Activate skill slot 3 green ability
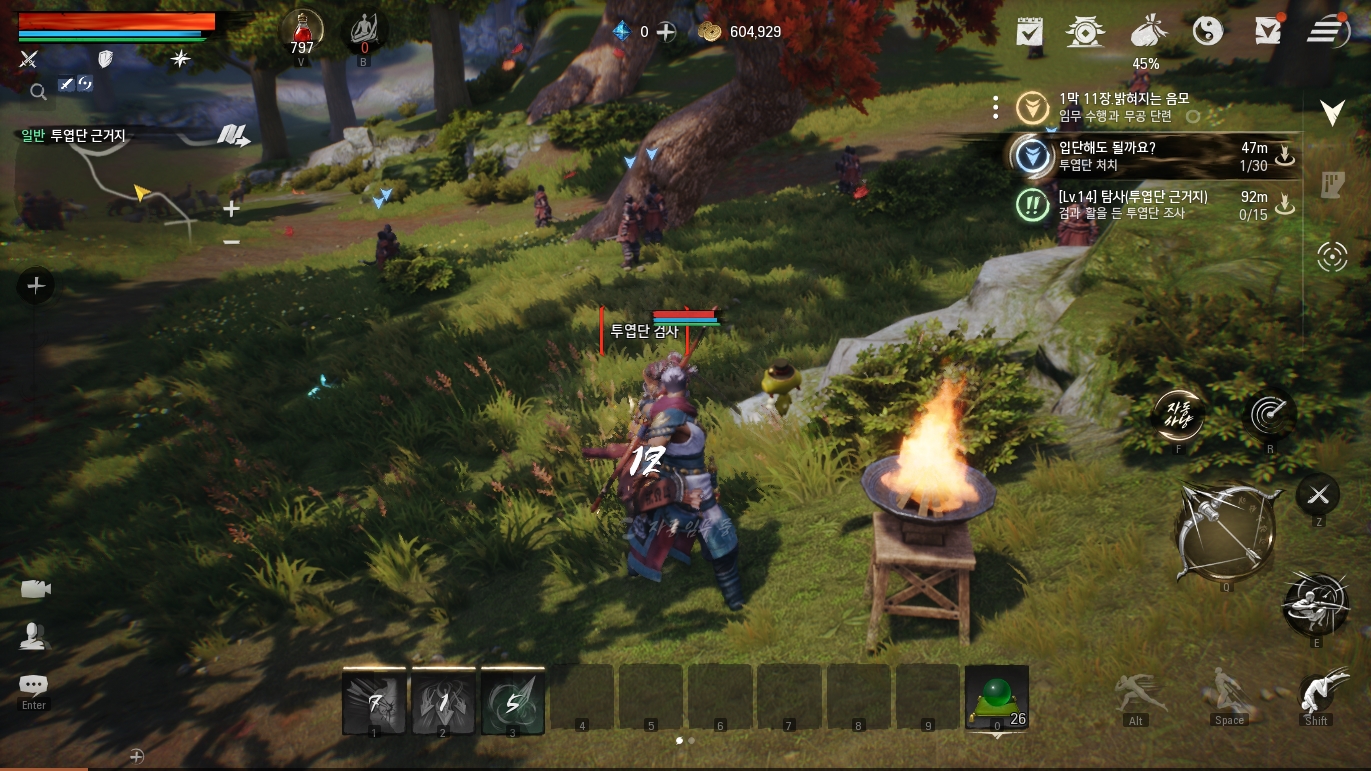 (x=512, y=700)
